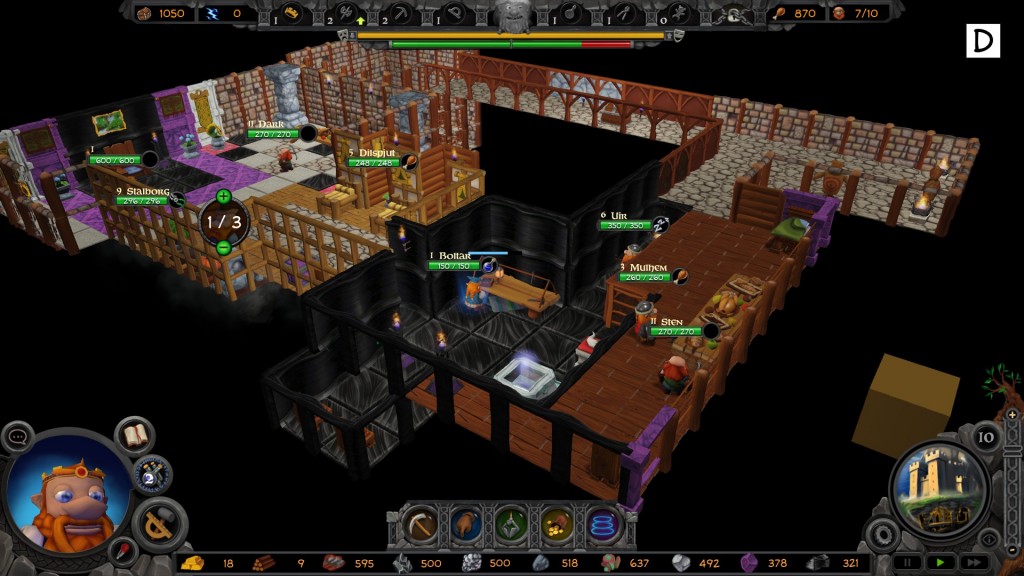Go up one floor with green plus

[223, 196]
